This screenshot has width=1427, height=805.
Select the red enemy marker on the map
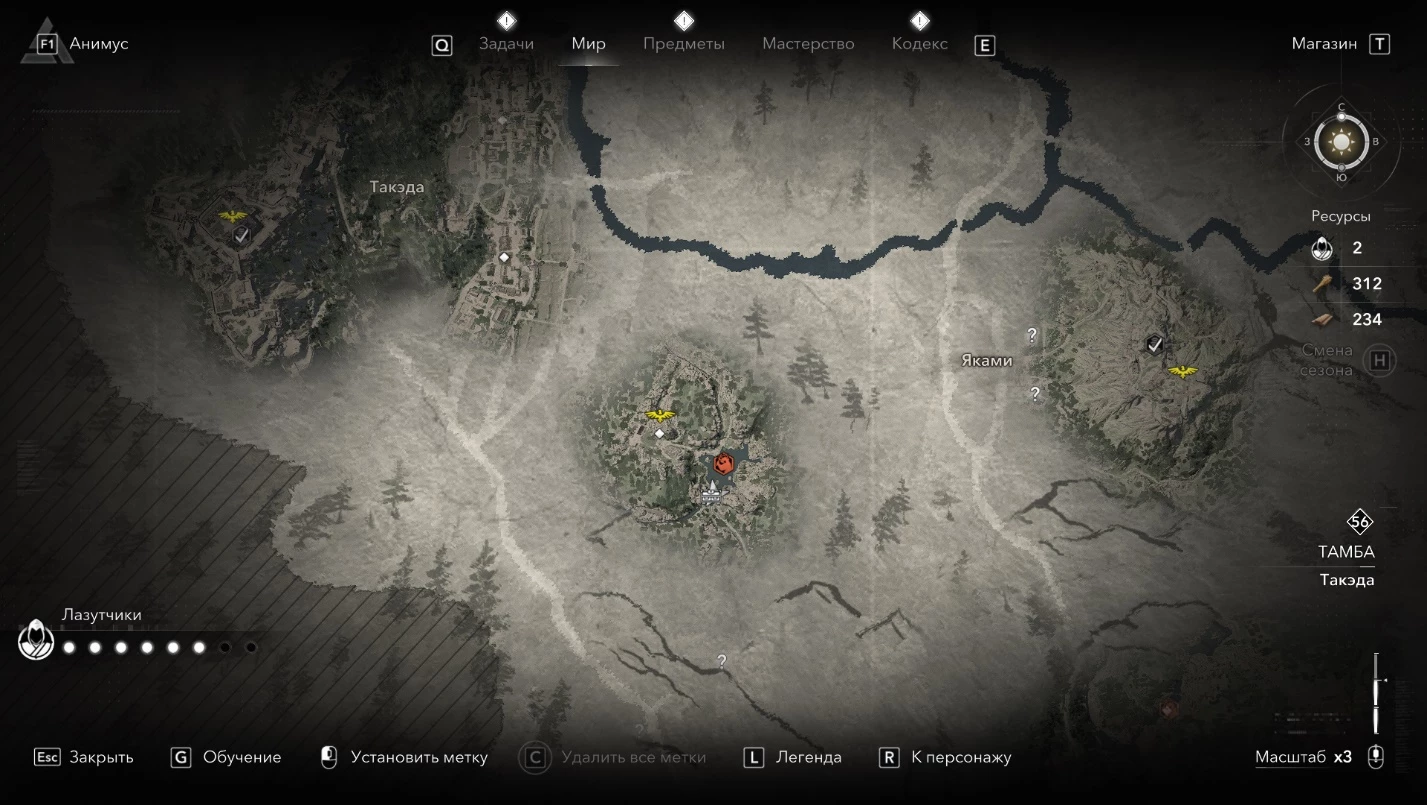click(x=724, y=463)
